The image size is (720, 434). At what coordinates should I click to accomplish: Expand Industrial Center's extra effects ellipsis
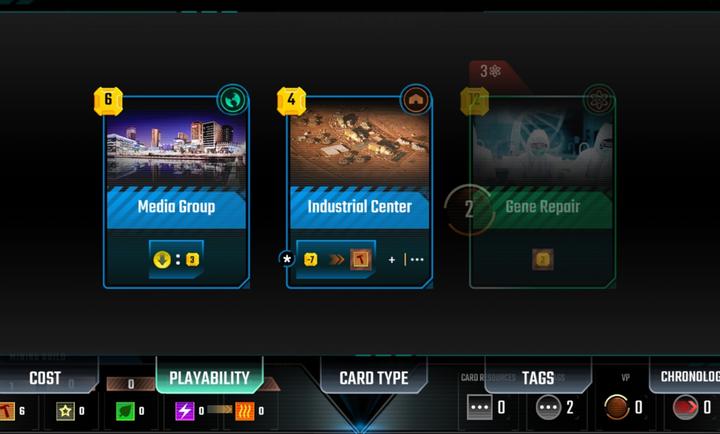coord(417,260)
